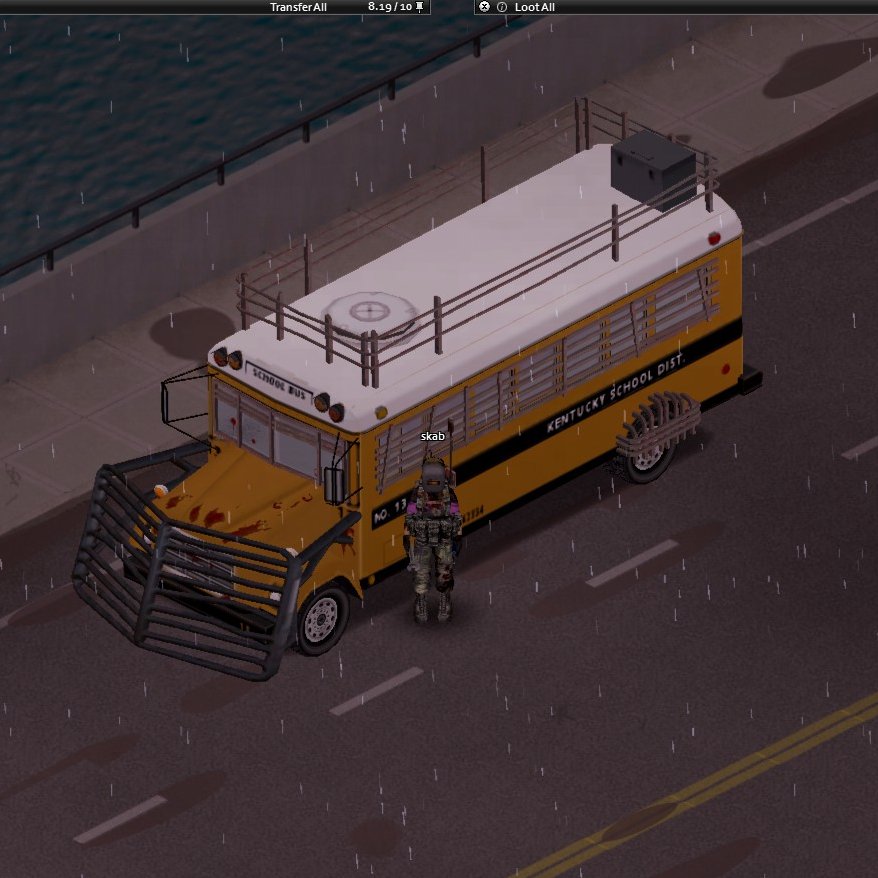Click the Transfer All button
The height and width of the screenshot is (878, 878).
tap(298, 7)
